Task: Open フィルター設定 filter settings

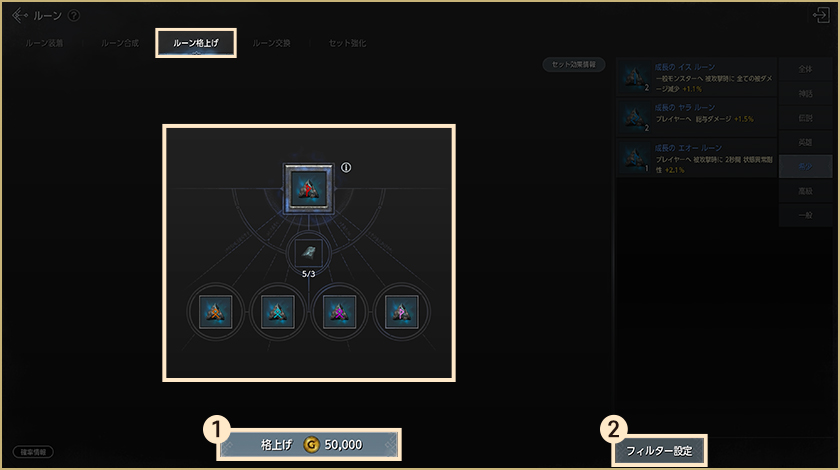Action: (659, 451)
